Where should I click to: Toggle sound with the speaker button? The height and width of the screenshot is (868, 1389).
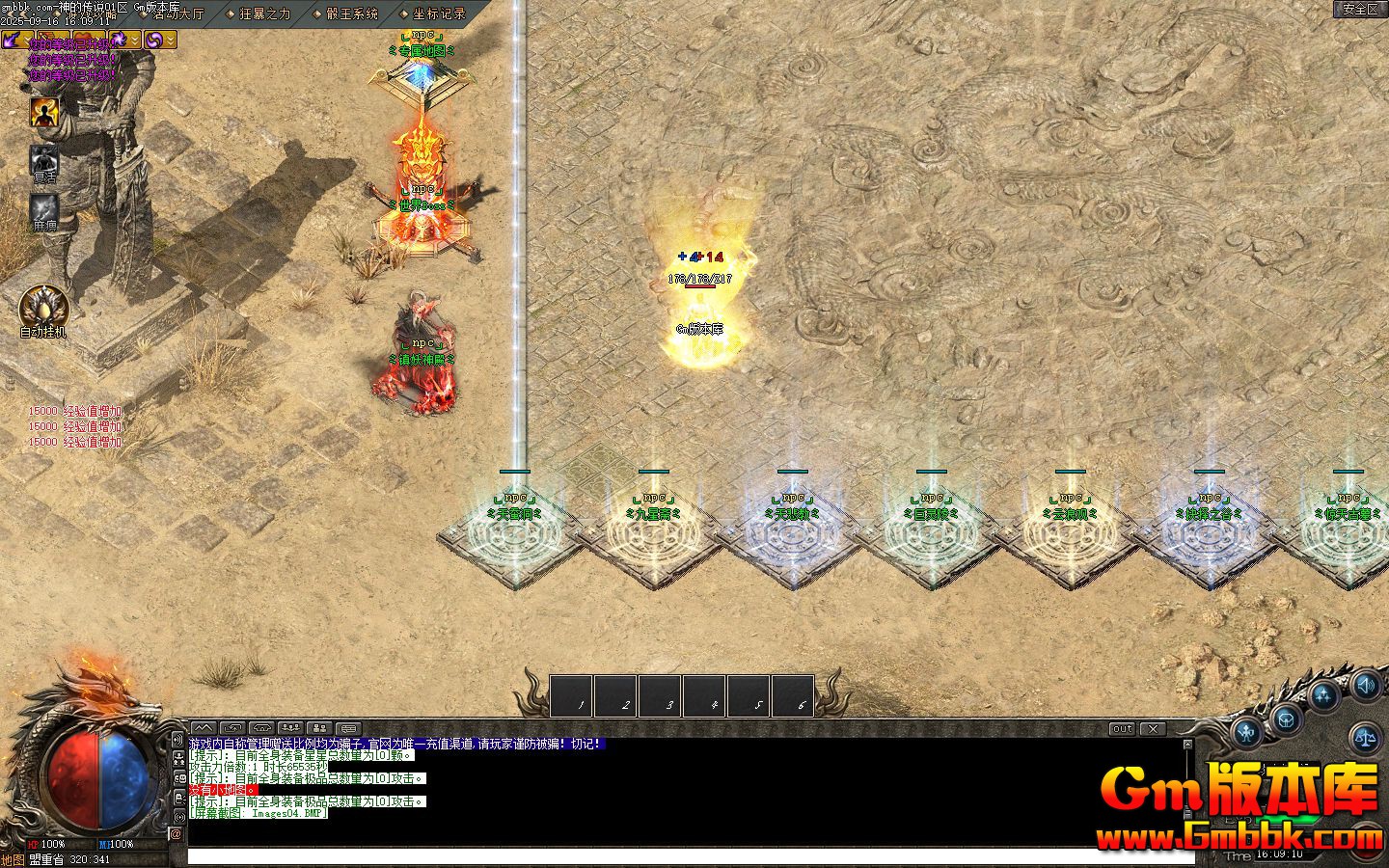coord(1365,686)
